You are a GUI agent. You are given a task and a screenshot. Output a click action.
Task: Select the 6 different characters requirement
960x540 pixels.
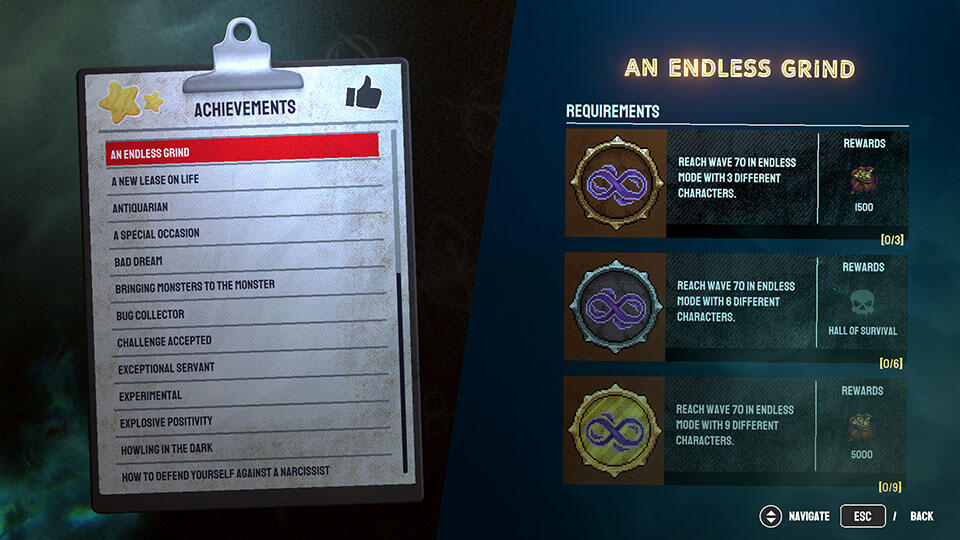736,306
